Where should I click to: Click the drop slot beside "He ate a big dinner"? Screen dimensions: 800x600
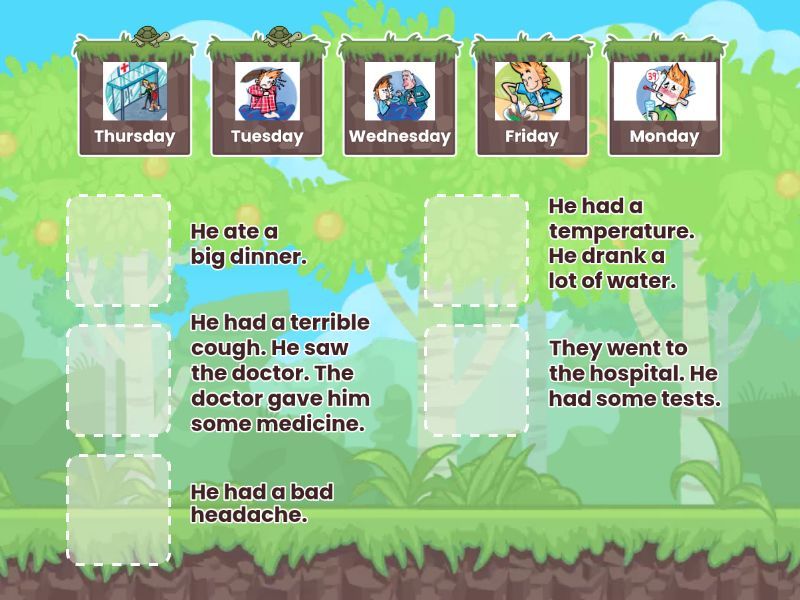119,250
